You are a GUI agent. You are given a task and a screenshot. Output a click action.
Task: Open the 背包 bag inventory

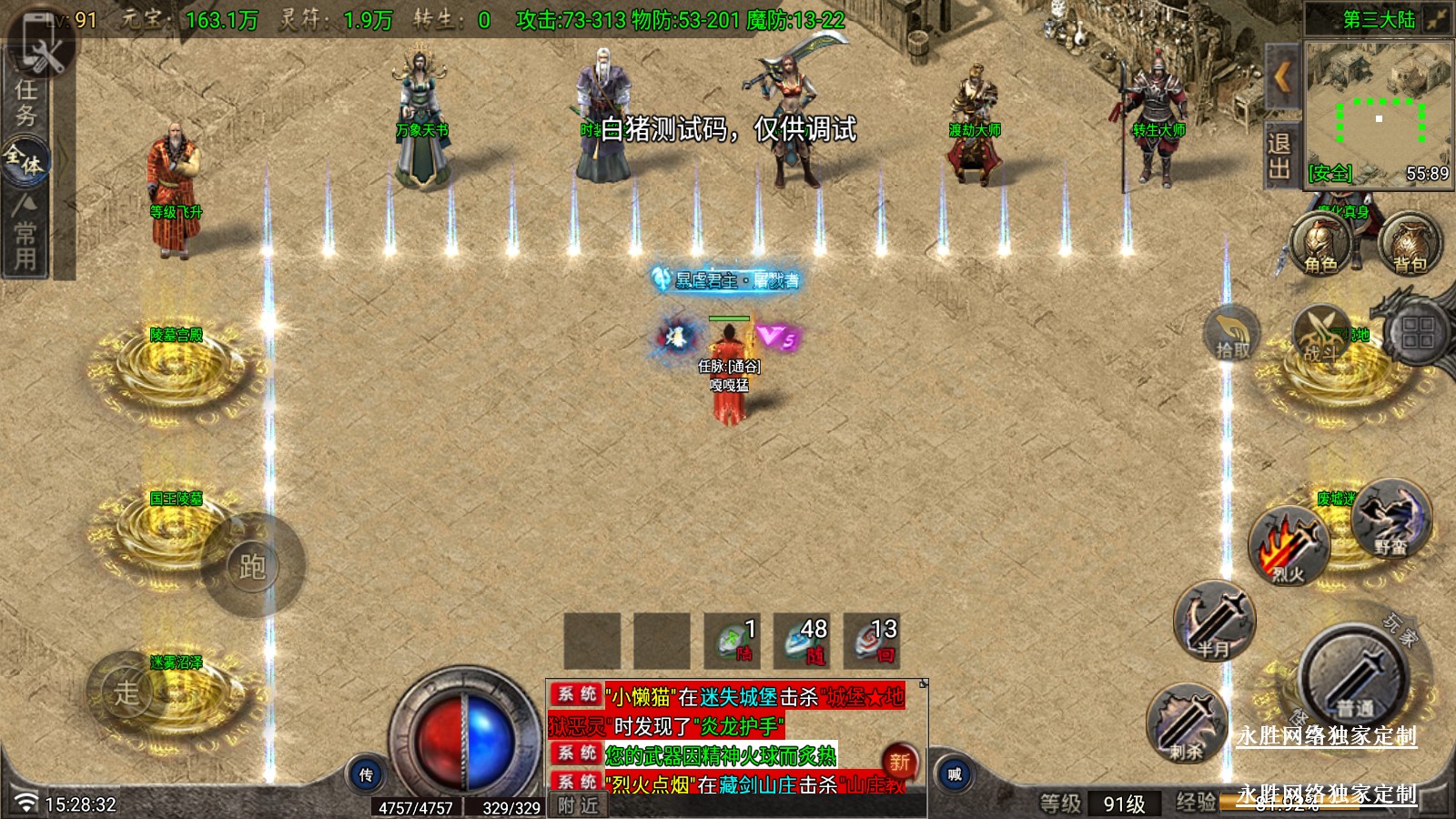(x=1410, y=246)
